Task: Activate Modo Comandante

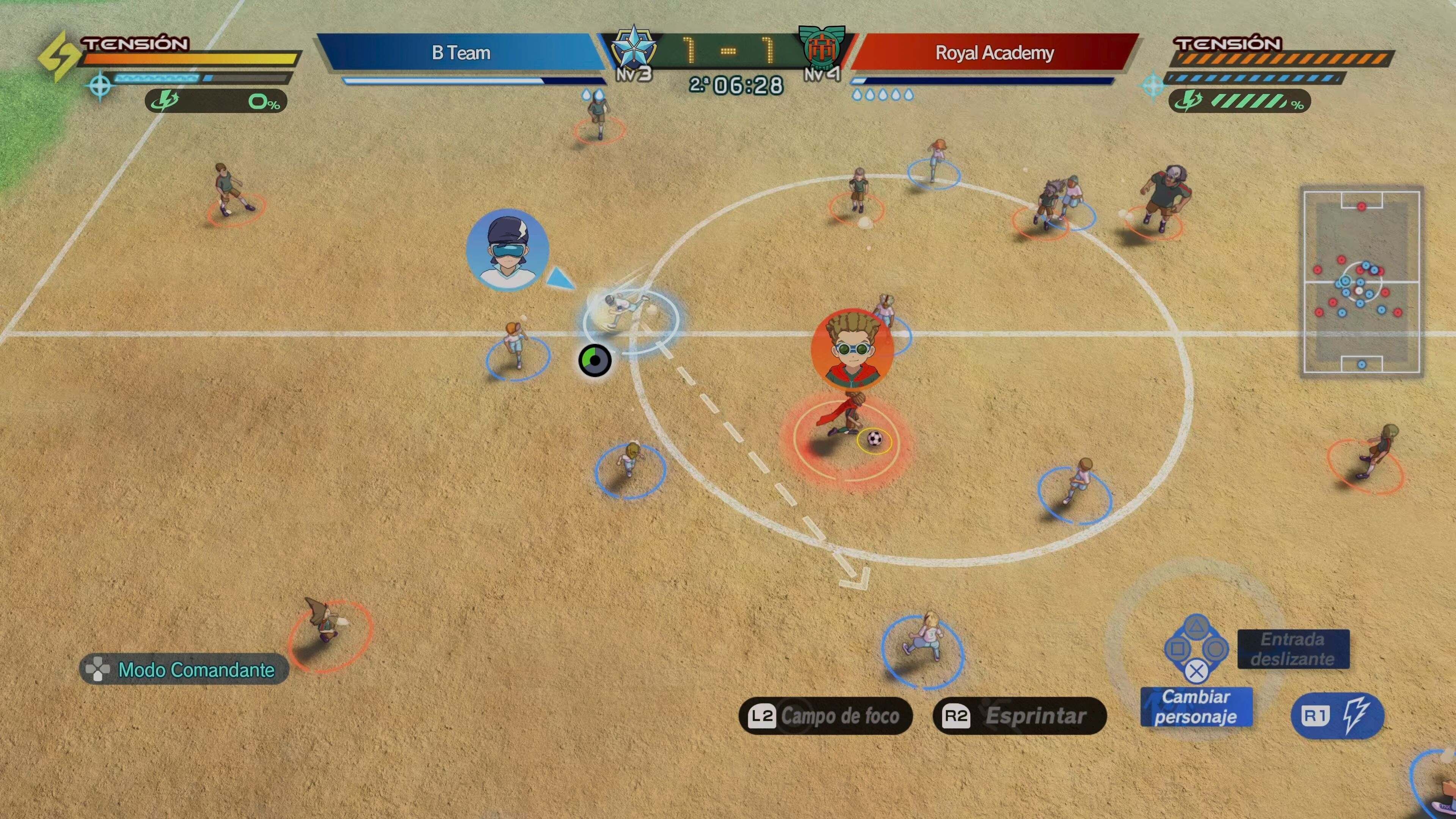Action: pyautogui.click(x=184, y=669)
